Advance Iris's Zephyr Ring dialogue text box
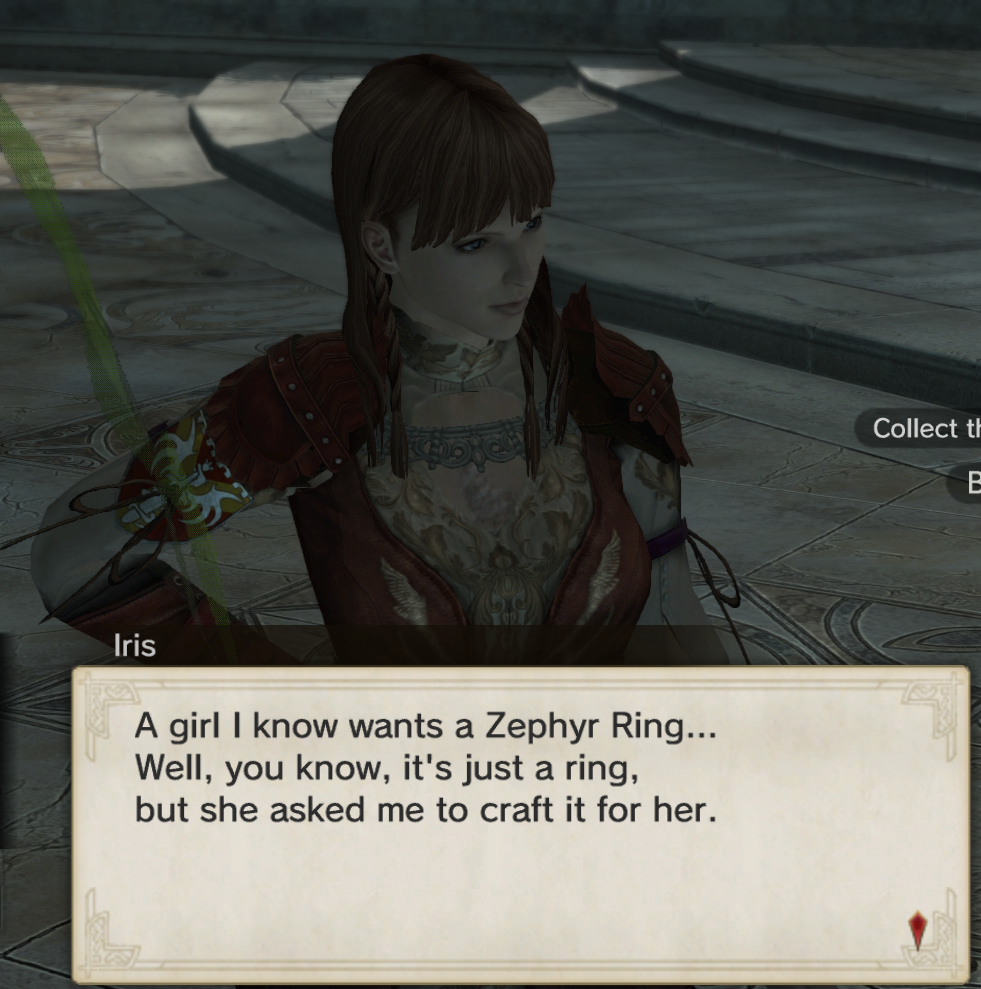 520,822
